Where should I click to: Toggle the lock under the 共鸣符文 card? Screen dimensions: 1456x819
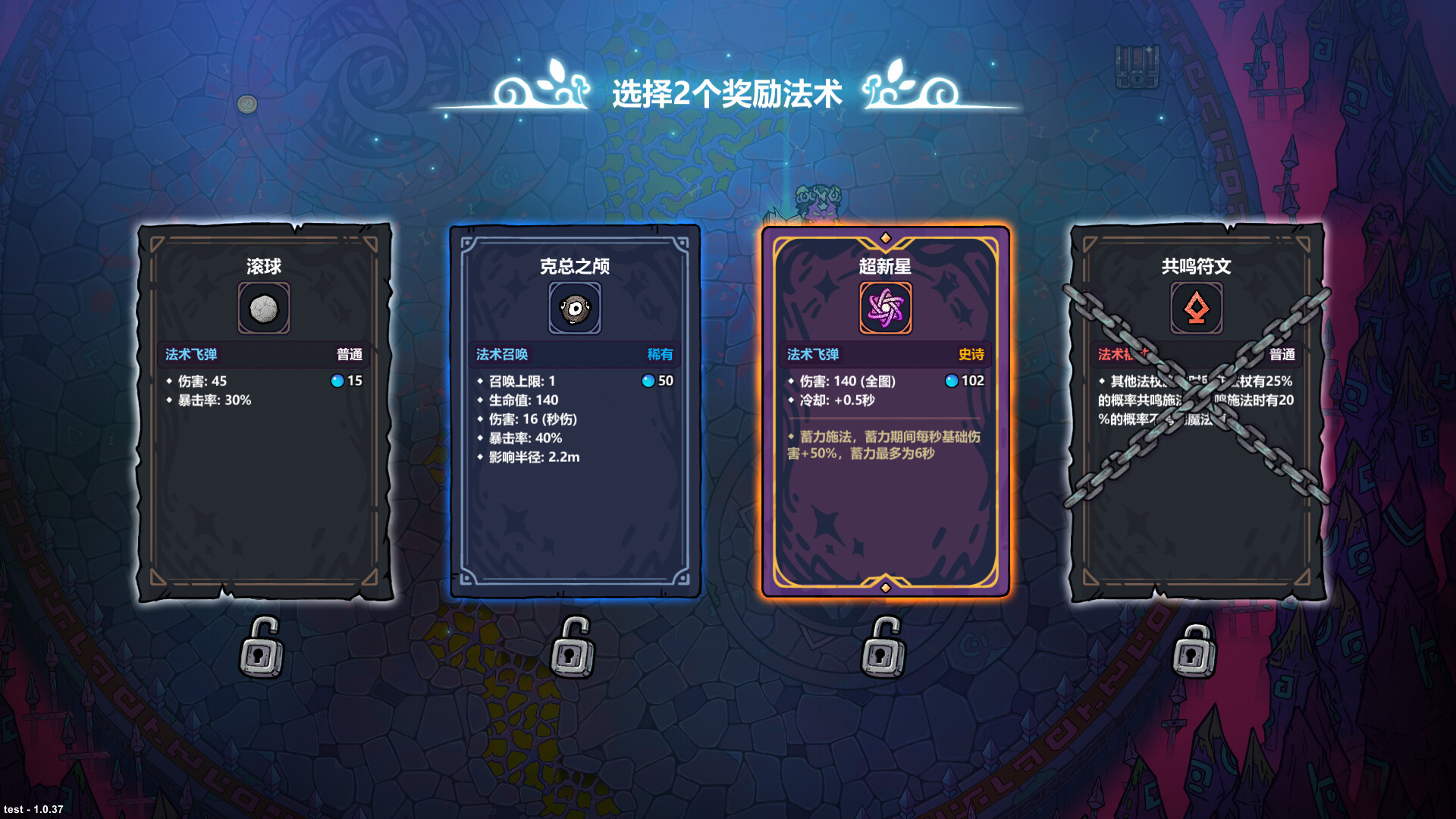1196,651
